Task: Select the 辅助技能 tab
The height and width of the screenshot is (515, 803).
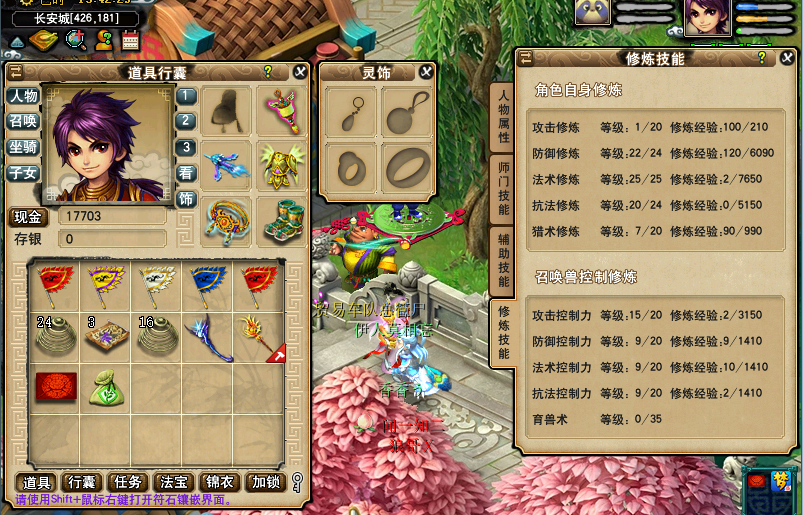Action: (504, 260)
